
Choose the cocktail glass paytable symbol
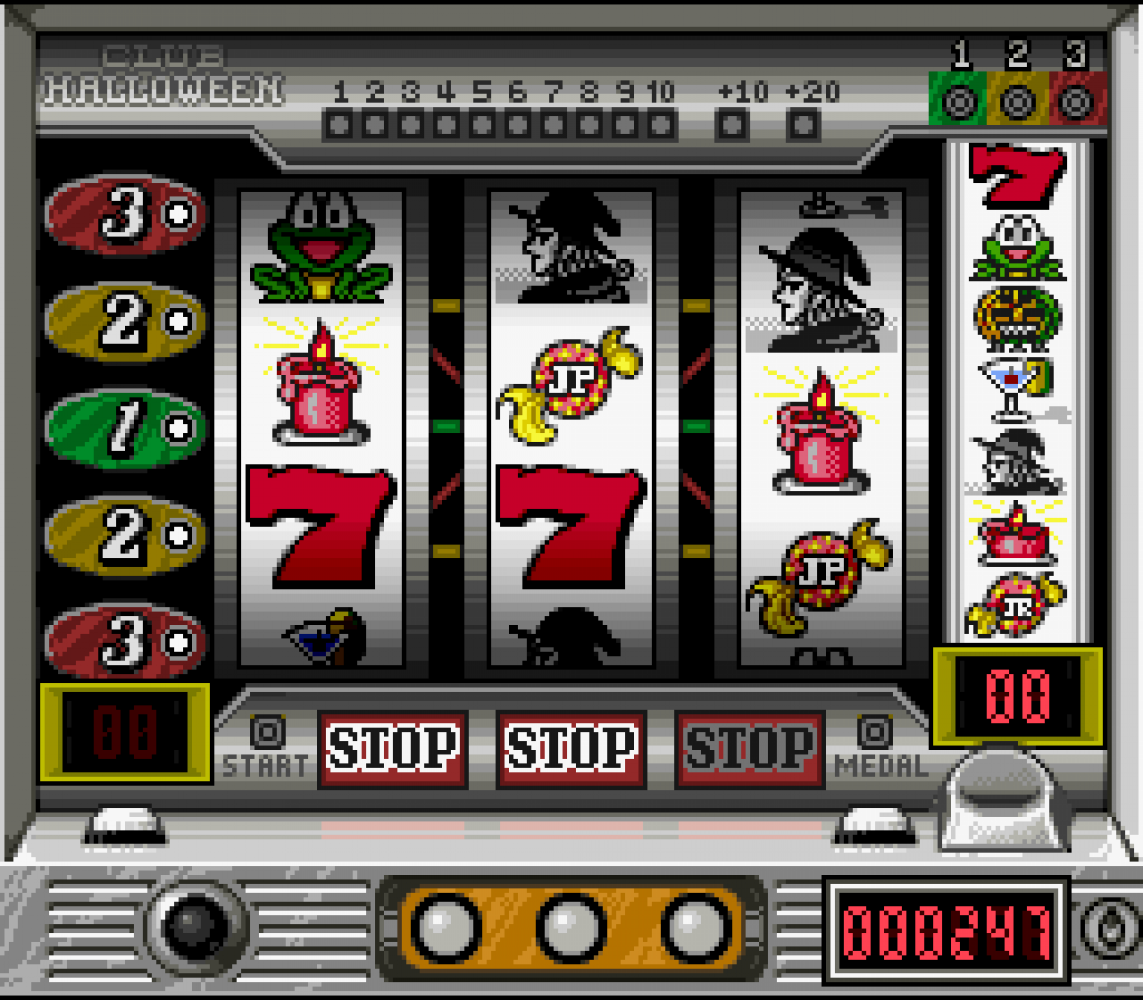pyautogui.click(x=1015, y=388)
